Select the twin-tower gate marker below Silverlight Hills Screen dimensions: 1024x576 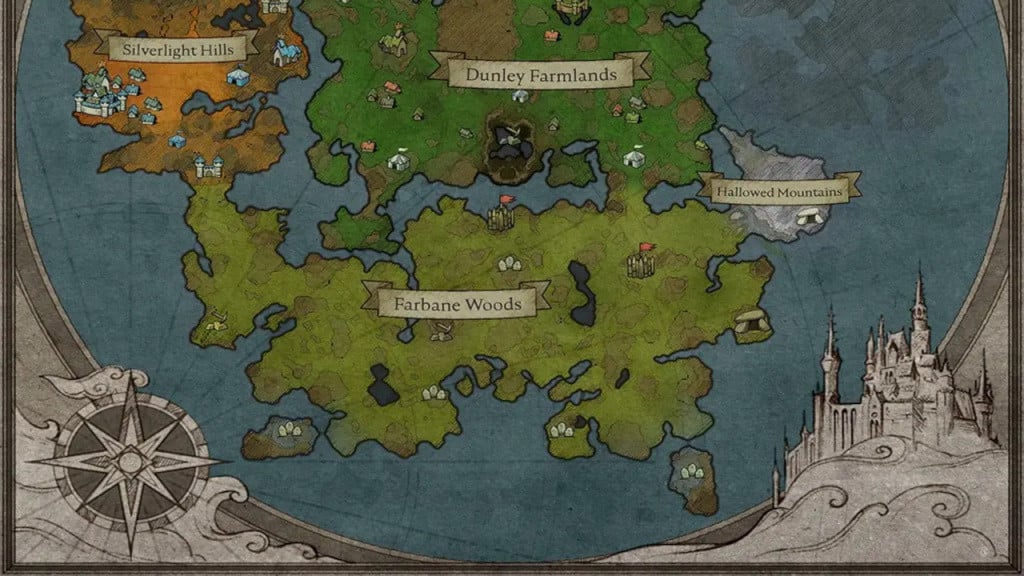[x=207, y=167]
